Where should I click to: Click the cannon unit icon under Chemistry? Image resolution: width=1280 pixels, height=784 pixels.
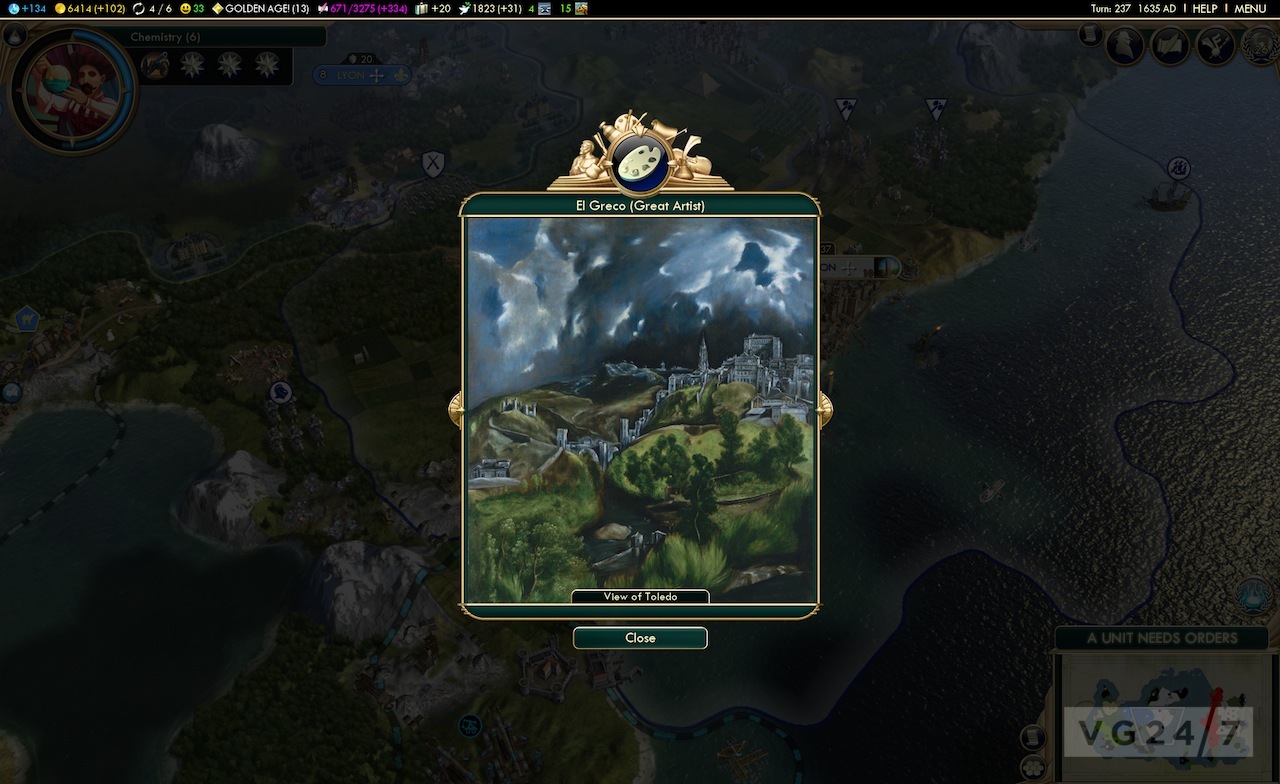pos(155,66)
